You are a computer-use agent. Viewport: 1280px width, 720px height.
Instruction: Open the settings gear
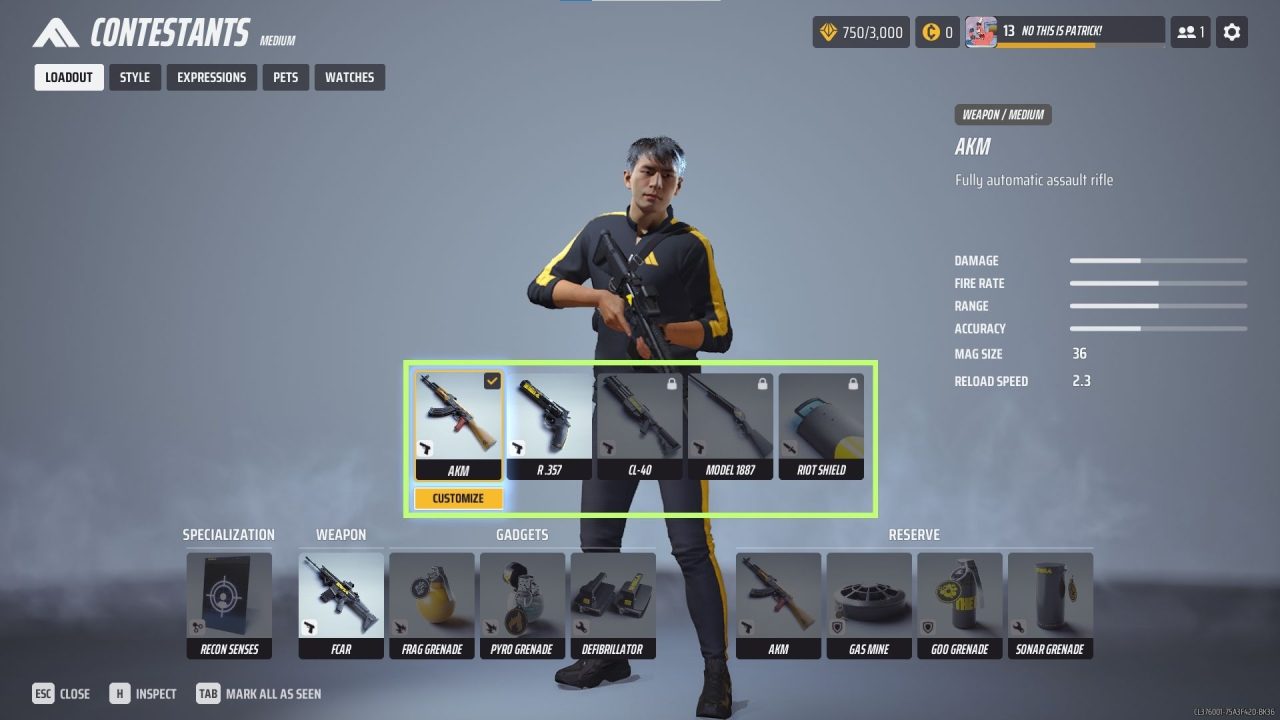coord(1231,31)
